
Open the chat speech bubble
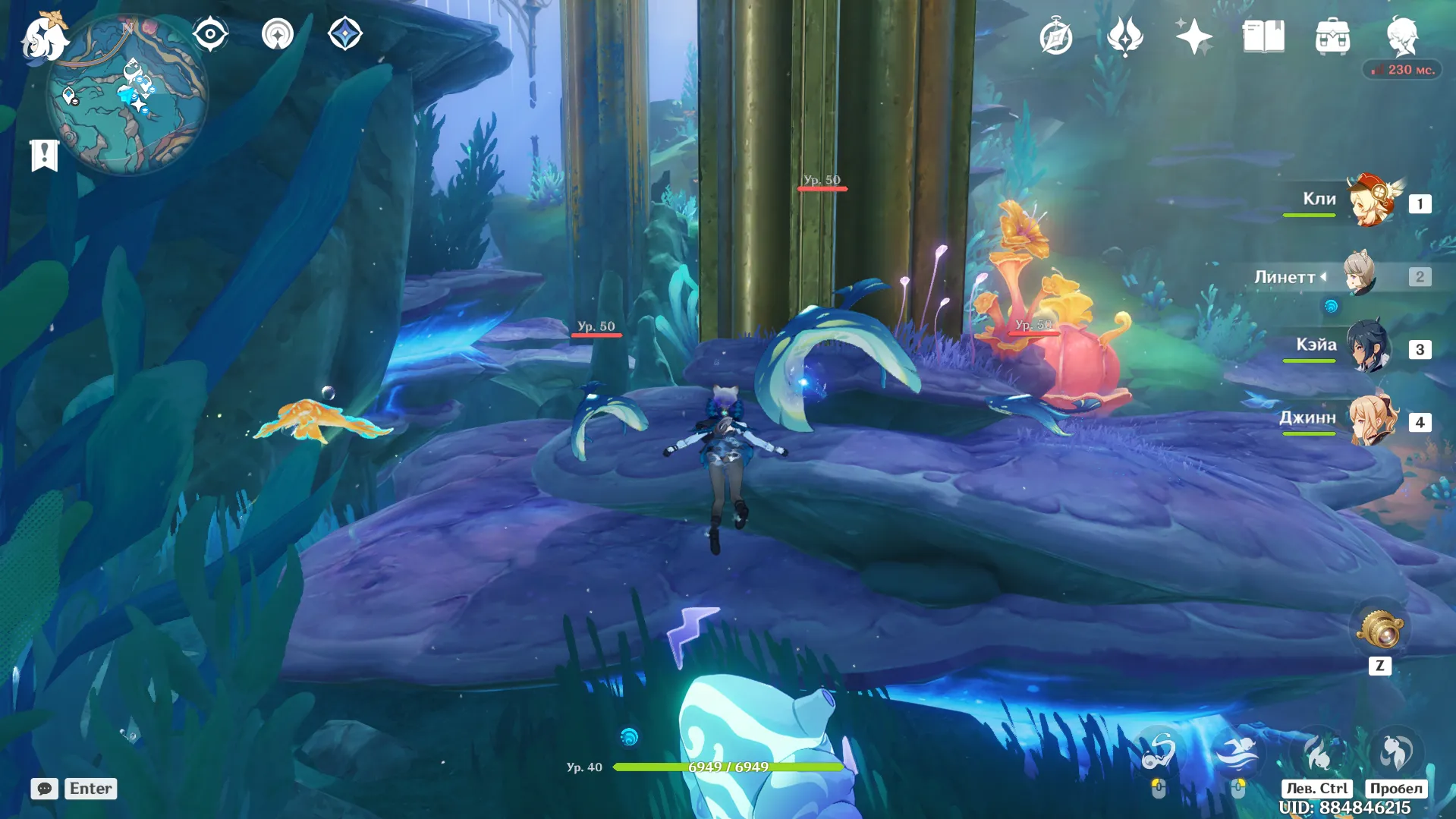tap(44, 789)
